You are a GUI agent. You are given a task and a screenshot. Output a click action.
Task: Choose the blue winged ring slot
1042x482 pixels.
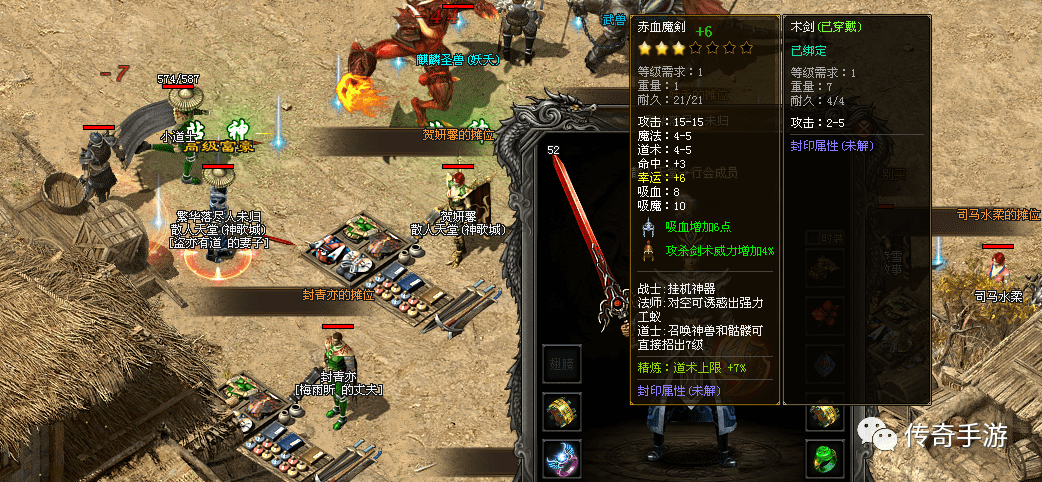tap(562, 458)
